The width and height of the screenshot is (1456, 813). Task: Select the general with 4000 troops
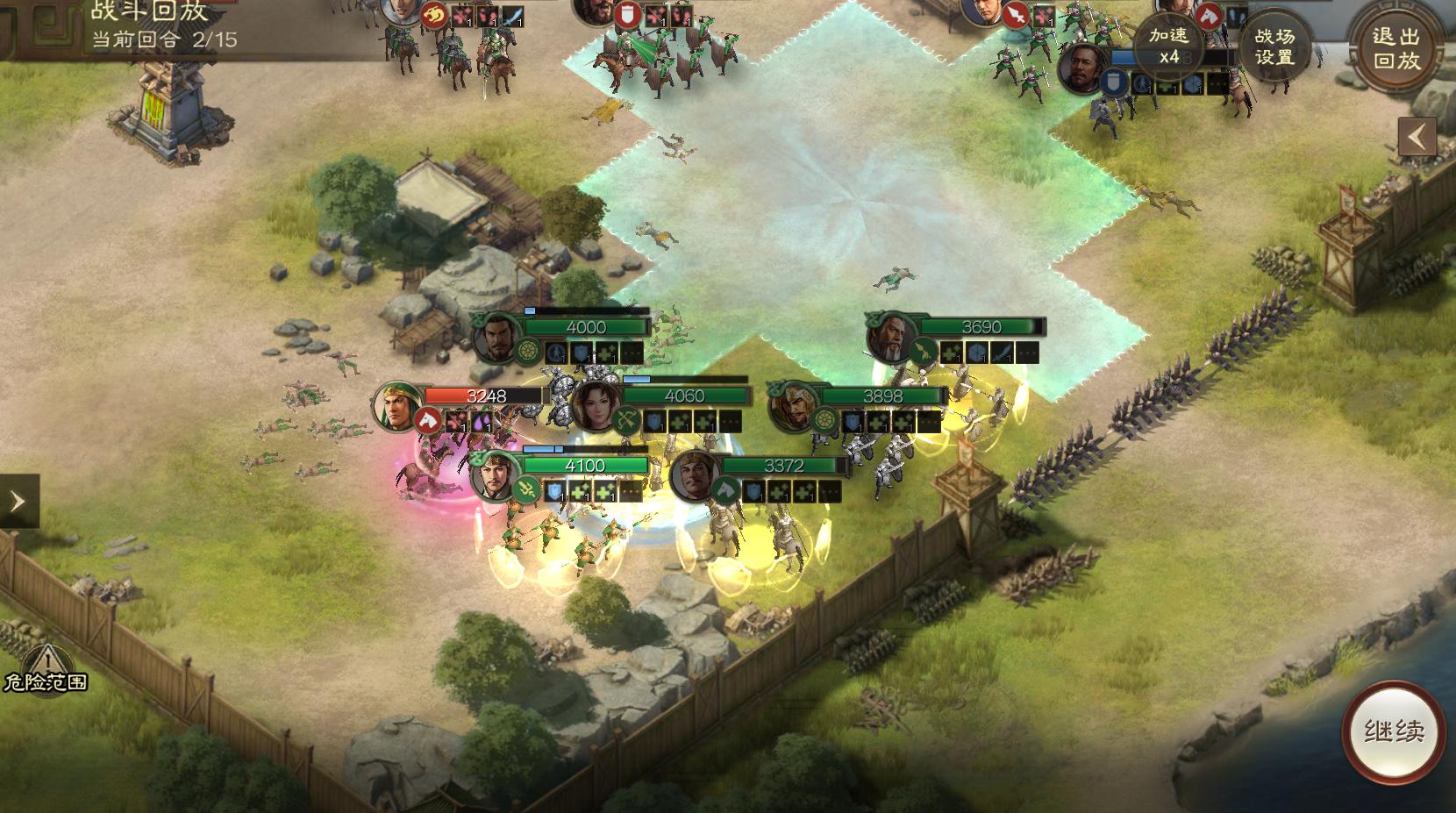[x=497, y=338]
